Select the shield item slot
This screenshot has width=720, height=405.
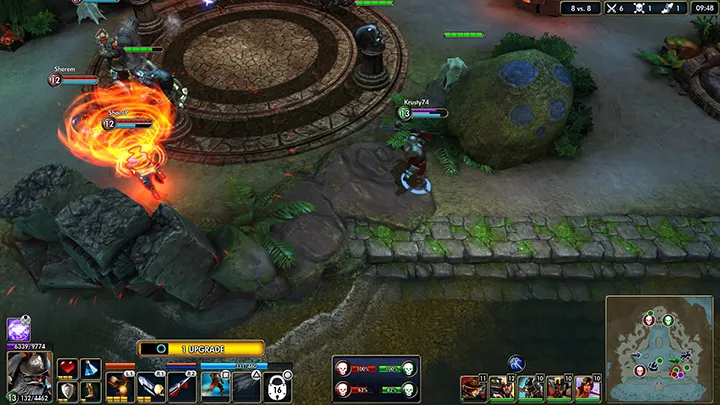[67, 391]
